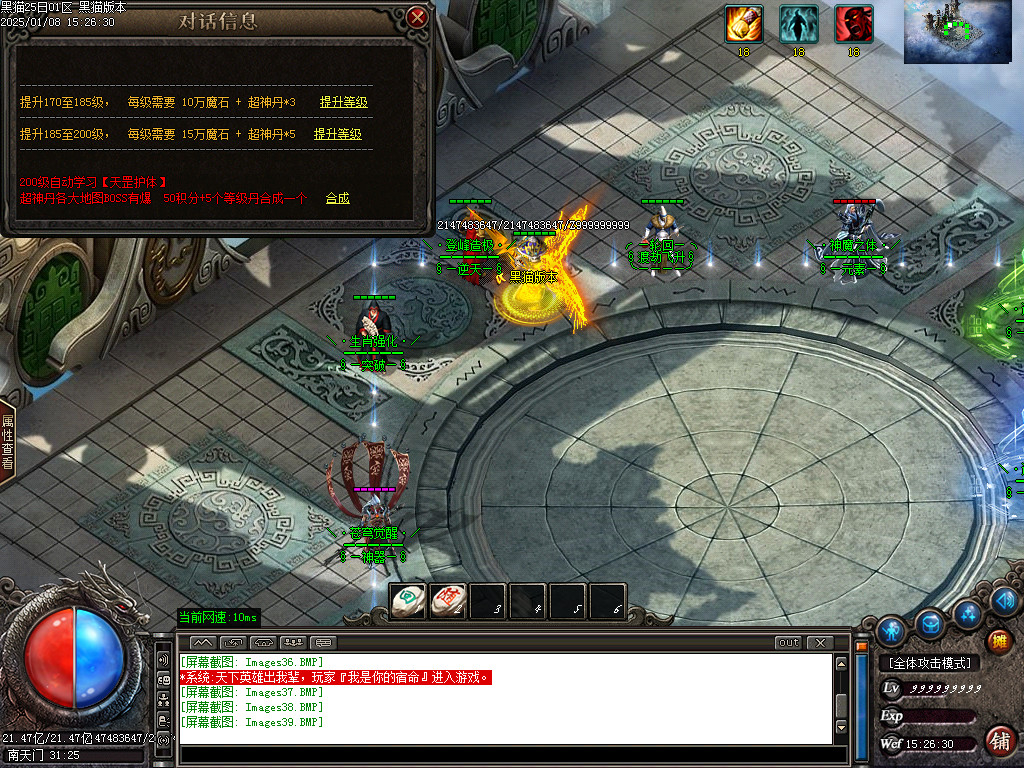
Task: Select the red demon face buff icon
Action: 853,24
